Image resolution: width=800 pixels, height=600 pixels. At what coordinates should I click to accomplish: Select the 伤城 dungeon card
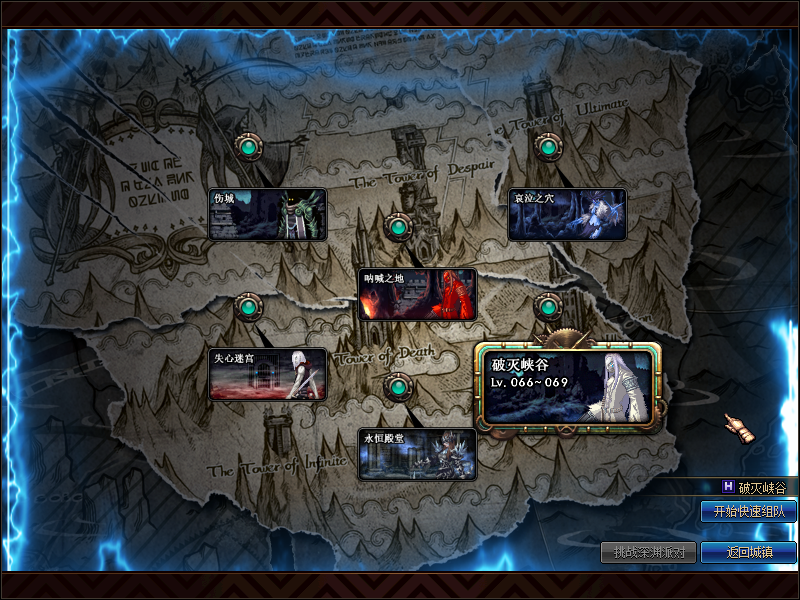point(267,214)
